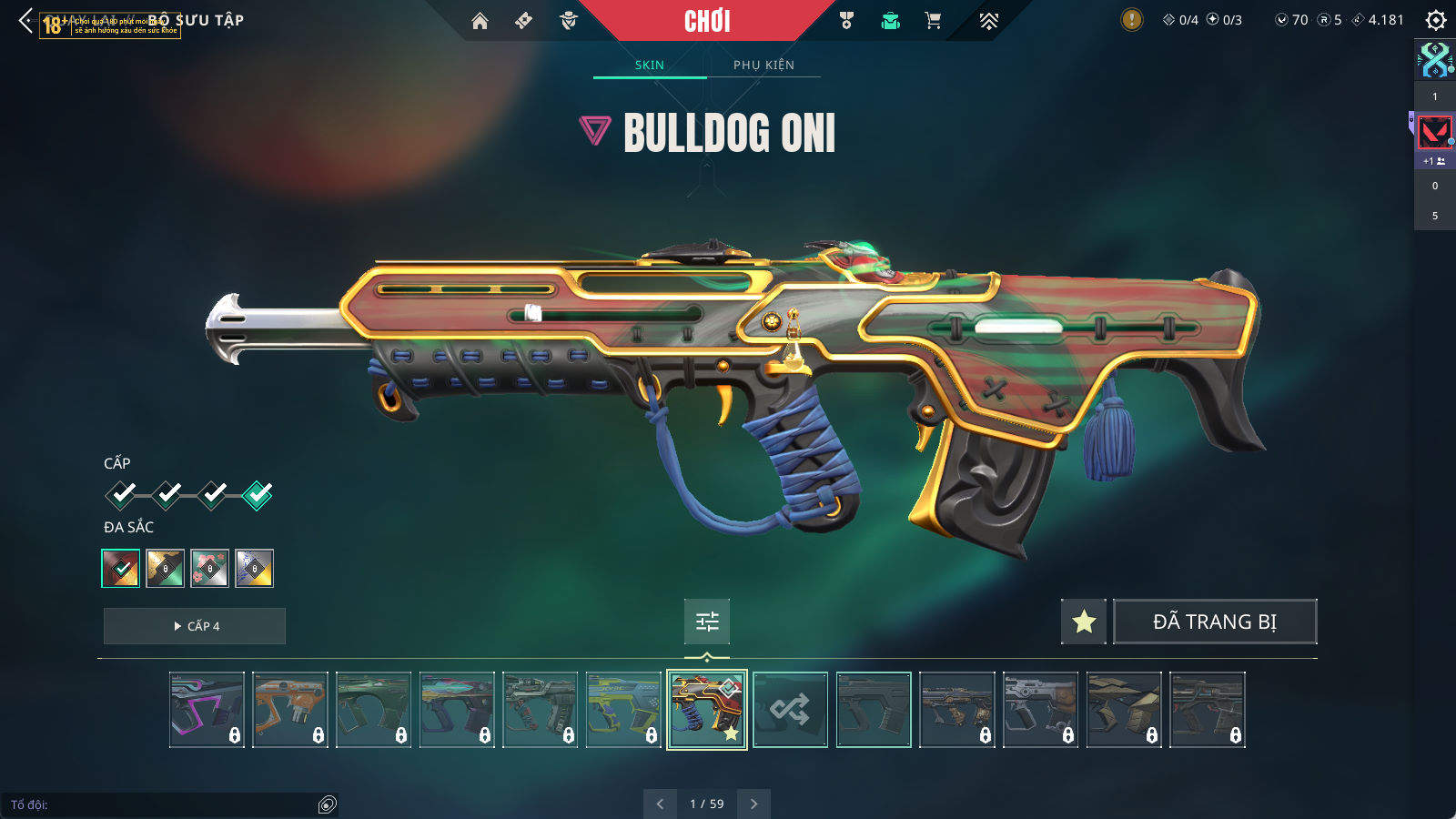Select the first purple-trimmed Bulldog skin thumbnail
This screenshot has height=819, width=1456.
[207, 710]
